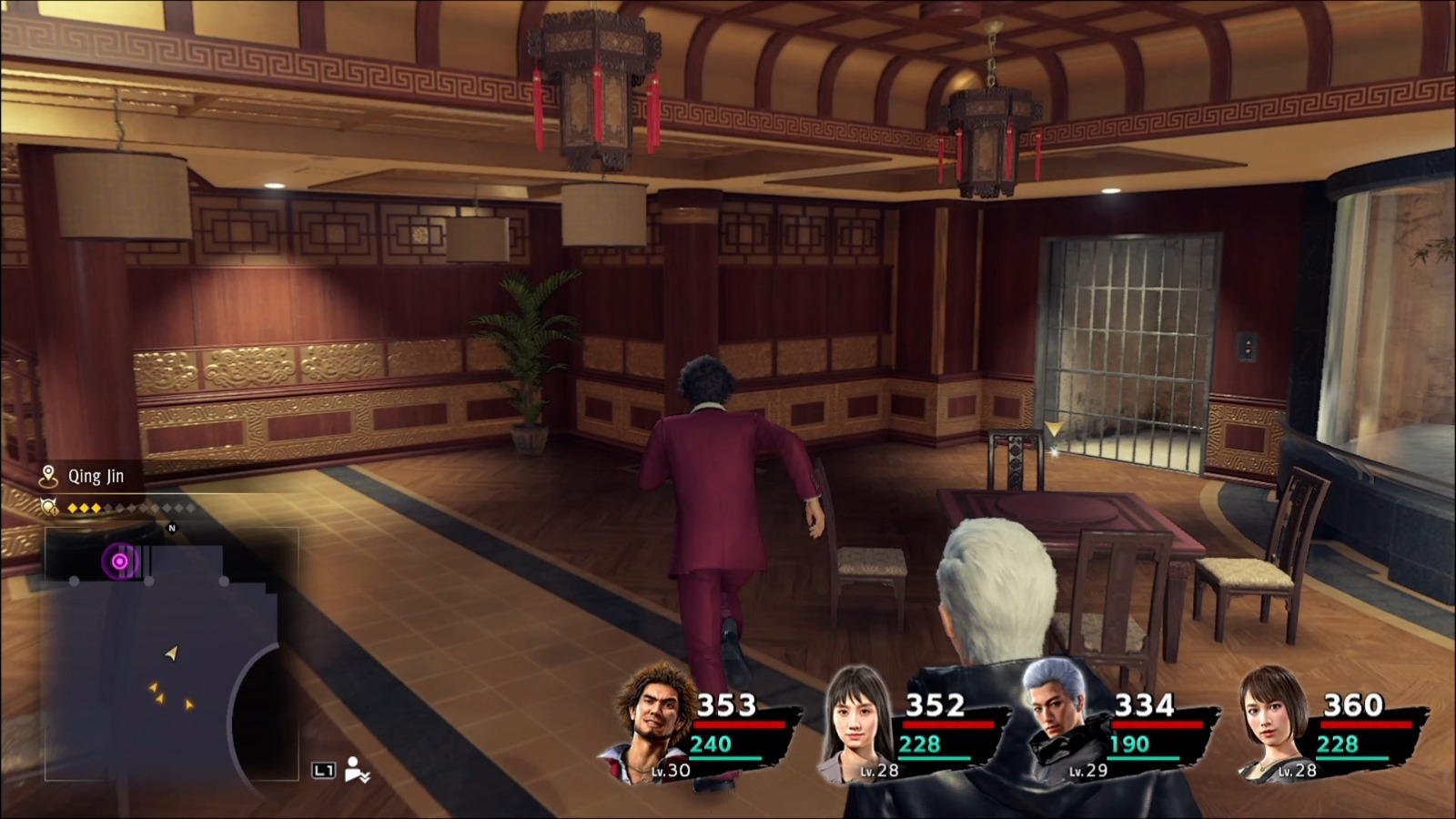Select the danger gauge demon icon
Image resolution: width=1456 pixels, height=819 pixels.
(x=49, y=508)
